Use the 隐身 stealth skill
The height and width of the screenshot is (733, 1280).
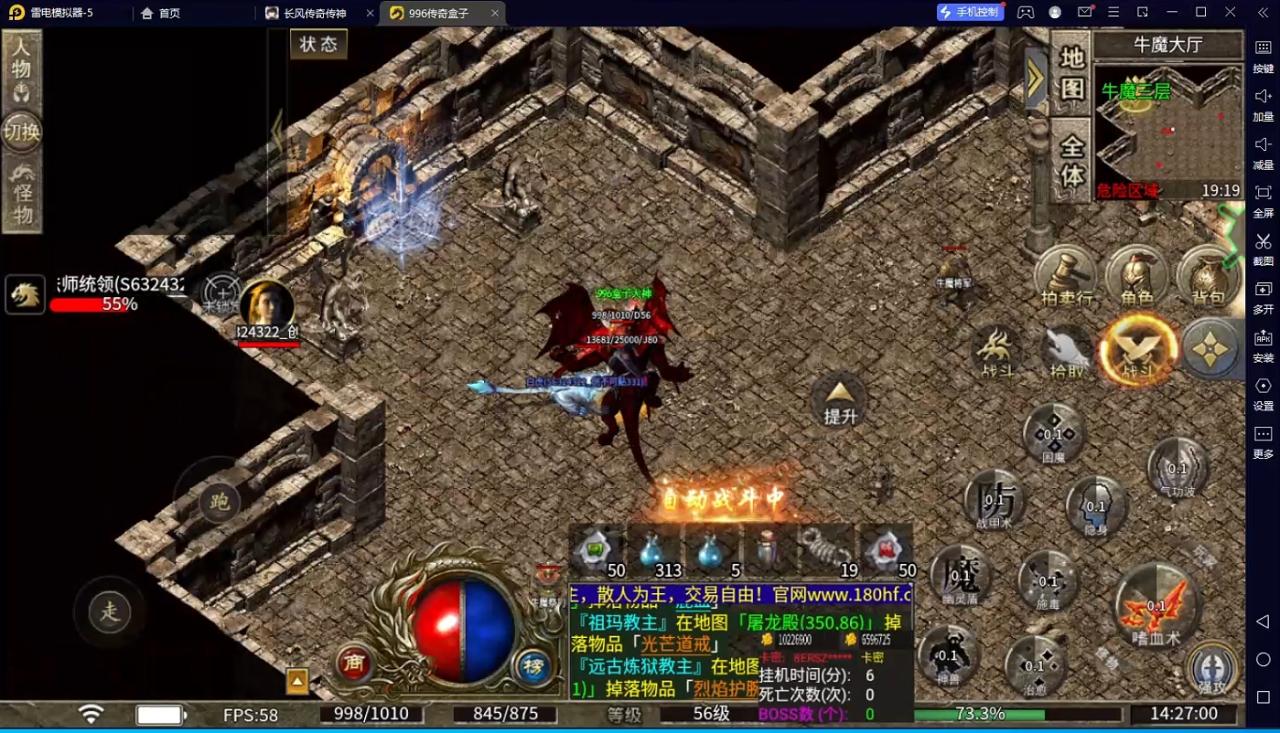coord(1096,507)
